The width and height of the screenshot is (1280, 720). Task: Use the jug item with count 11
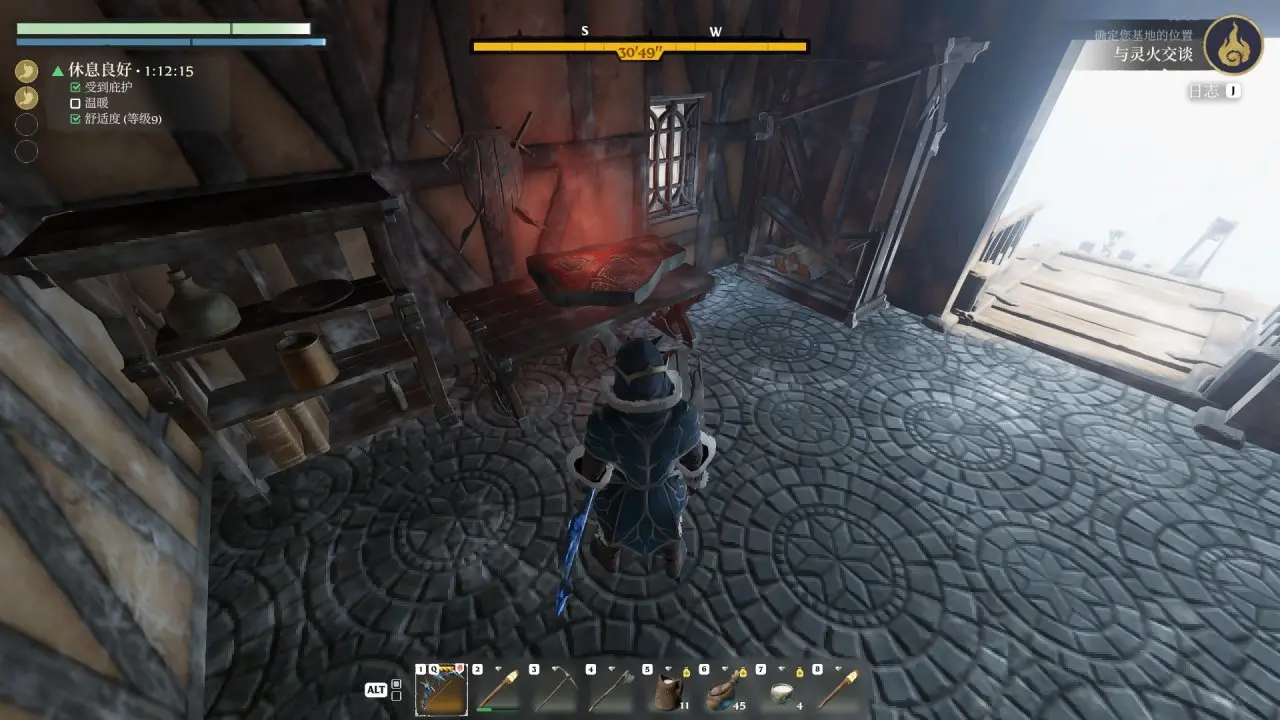[x=667, y=691]
